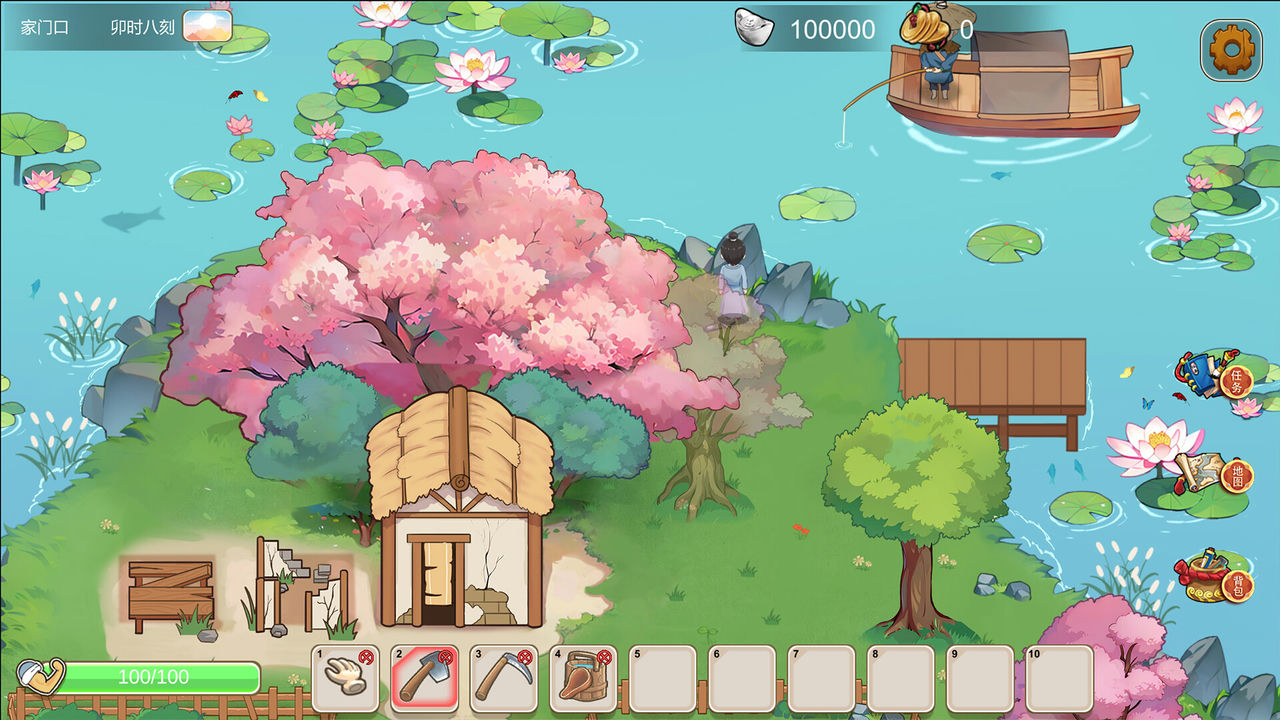Select empty hotbar slot 5

[662, 677]
